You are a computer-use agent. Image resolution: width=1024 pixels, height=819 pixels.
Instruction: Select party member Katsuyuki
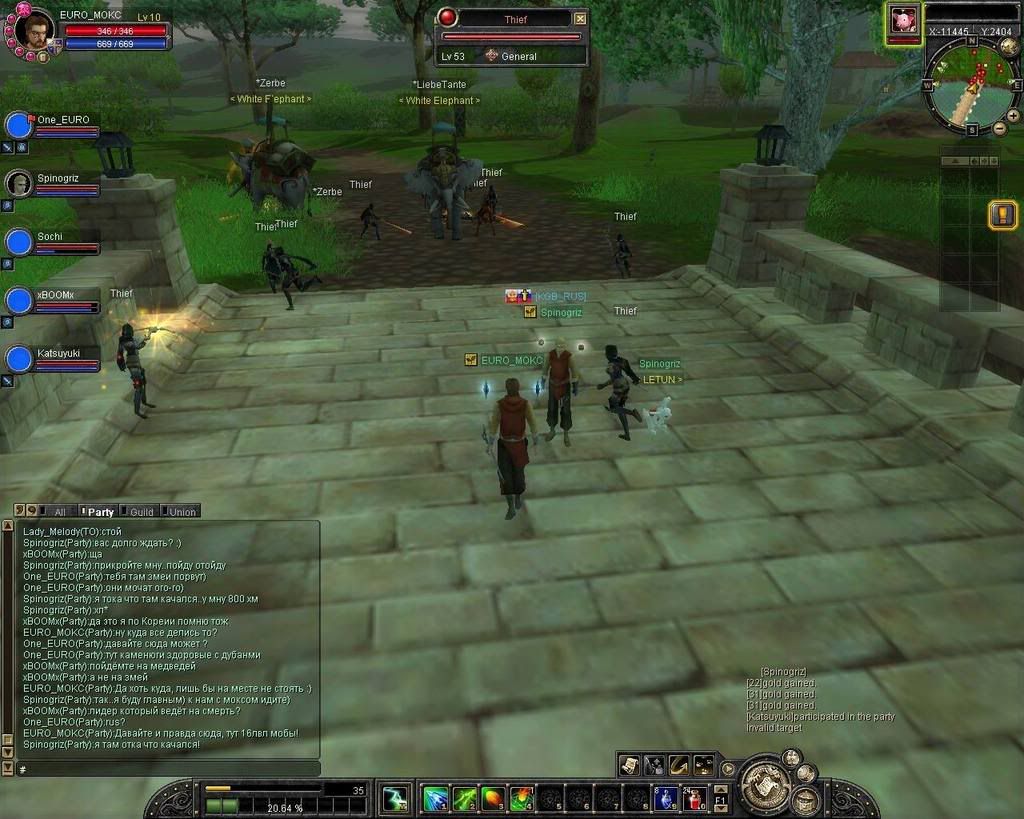point(19,359)
